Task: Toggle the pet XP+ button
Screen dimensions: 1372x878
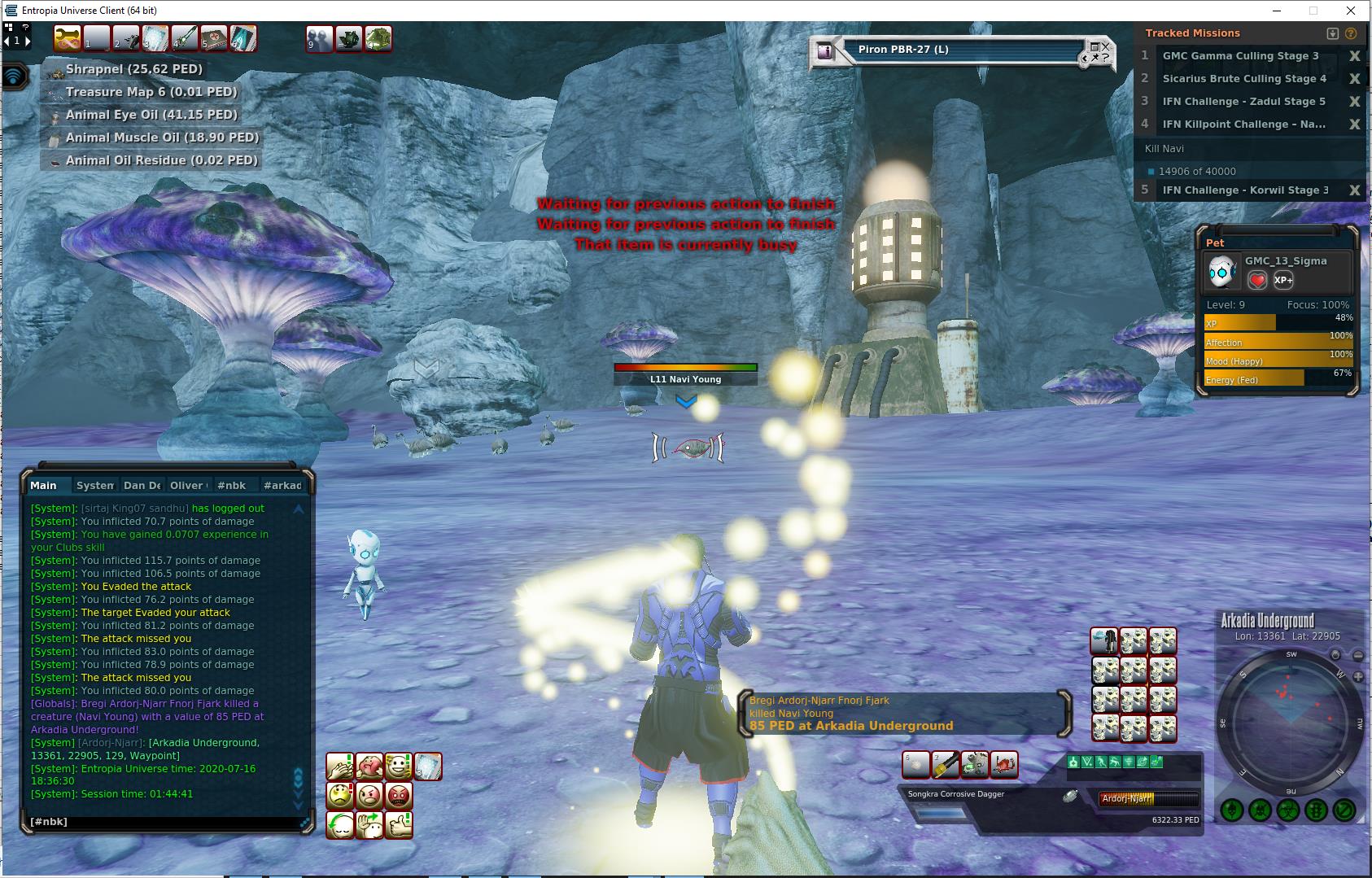Action: 1283,280
